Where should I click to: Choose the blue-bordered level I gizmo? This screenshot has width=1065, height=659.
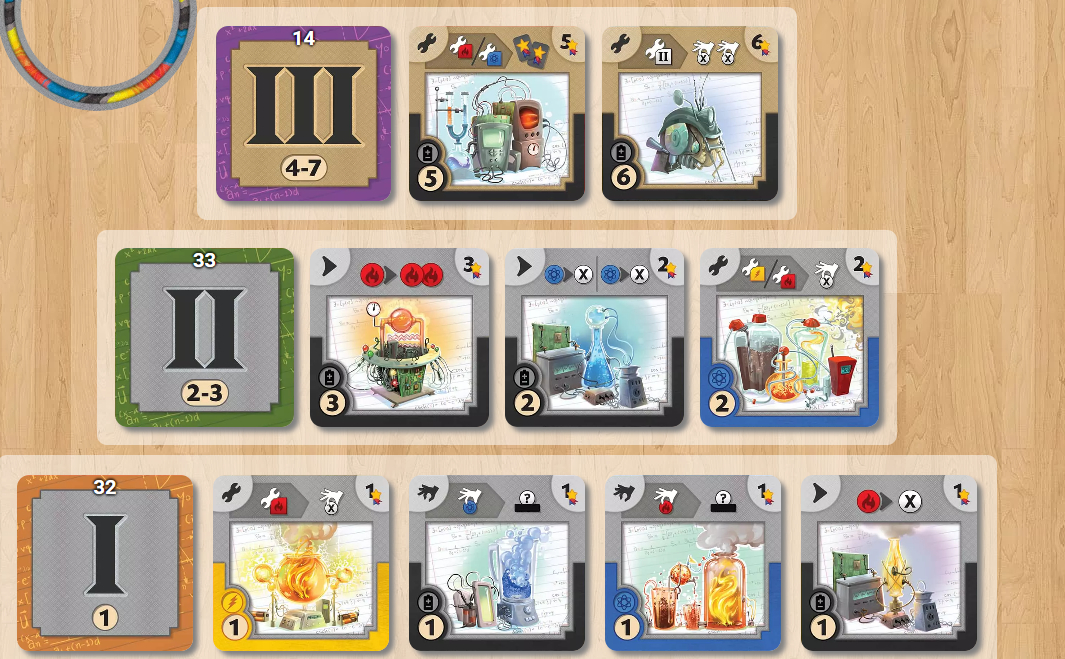click(x=693, y=564)
